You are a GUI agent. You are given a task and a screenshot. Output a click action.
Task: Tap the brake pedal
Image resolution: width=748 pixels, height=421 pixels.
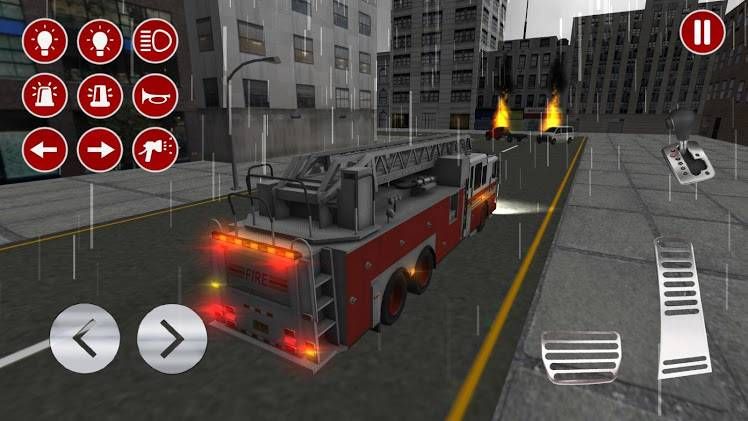click(581, 357)
